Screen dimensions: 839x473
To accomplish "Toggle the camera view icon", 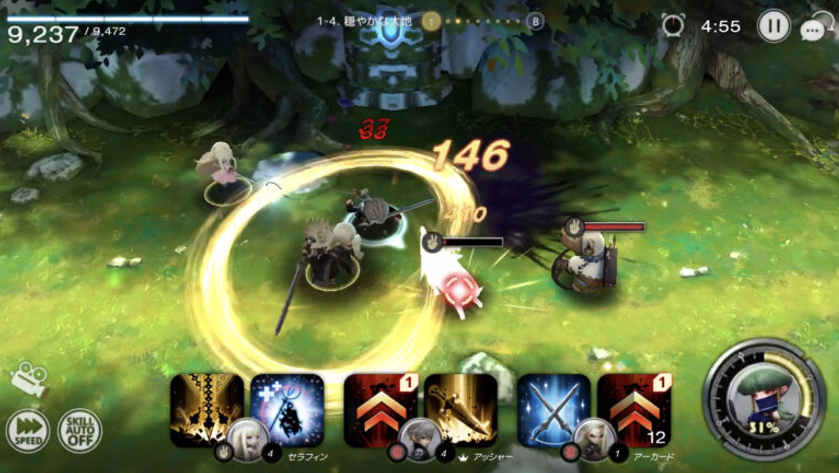I will click(28, 380).
